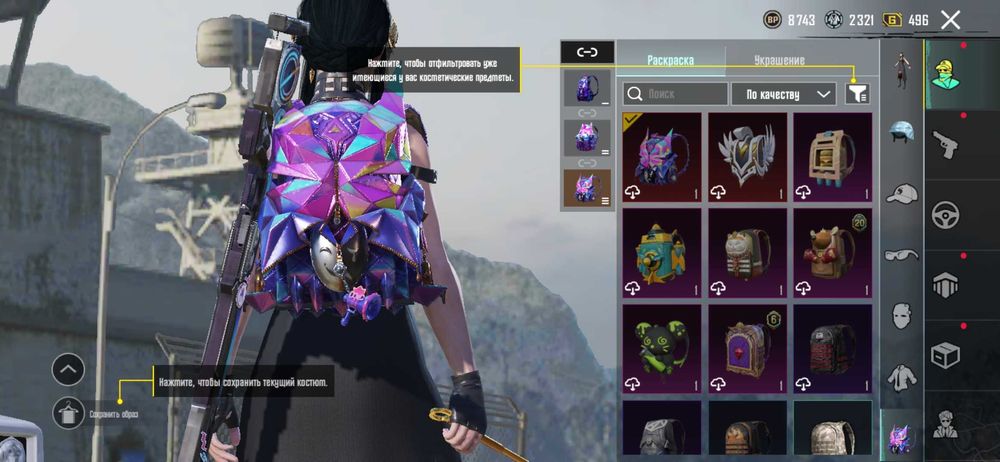Open the glasses category
This screenshot has height=462, width=1000.
click(902, 255)
